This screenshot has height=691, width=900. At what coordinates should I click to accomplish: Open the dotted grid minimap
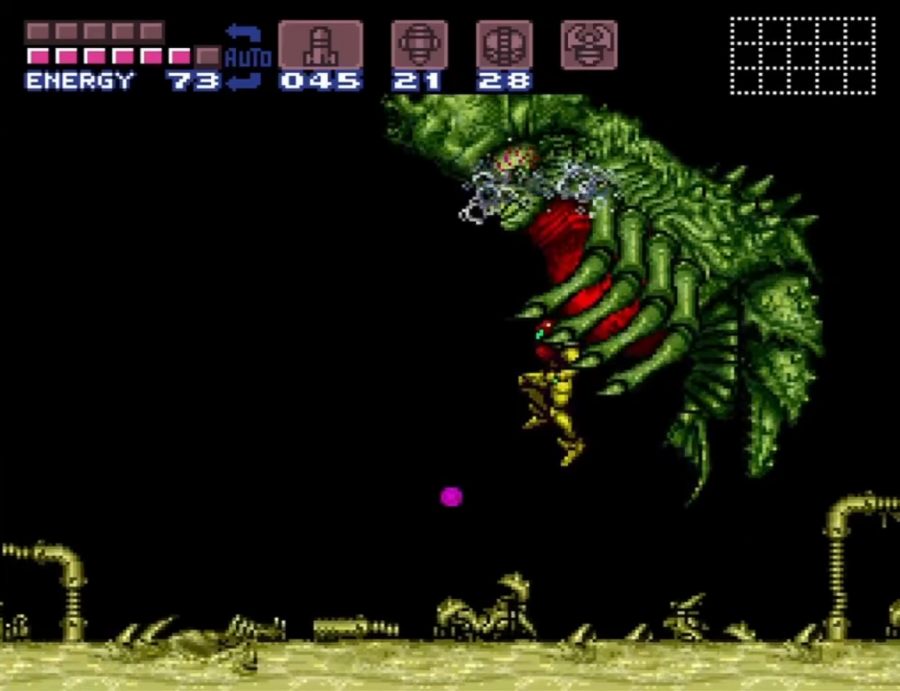tap(802, 55)
